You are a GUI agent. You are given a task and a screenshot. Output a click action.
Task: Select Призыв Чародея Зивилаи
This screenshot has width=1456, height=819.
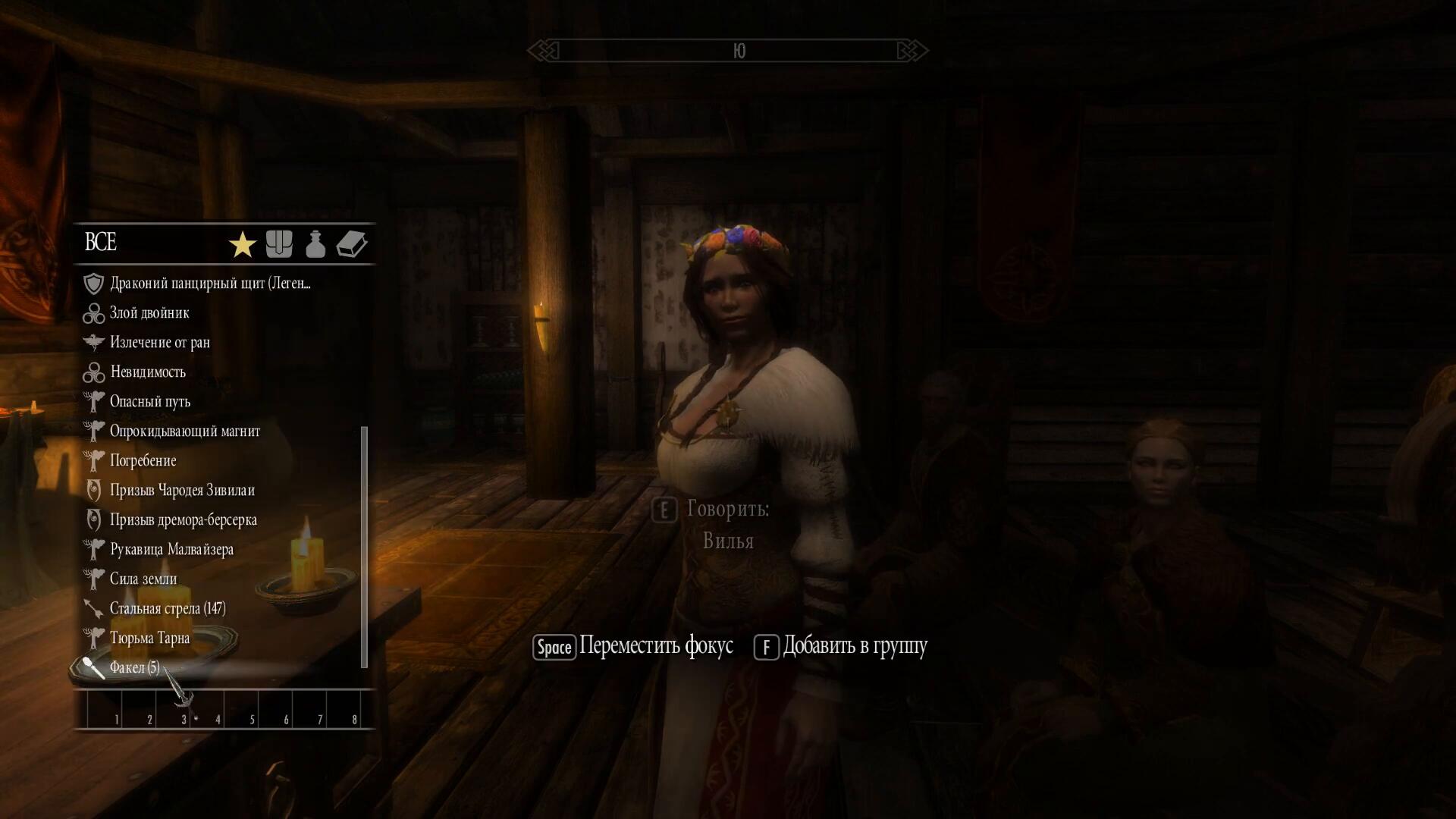182,491
